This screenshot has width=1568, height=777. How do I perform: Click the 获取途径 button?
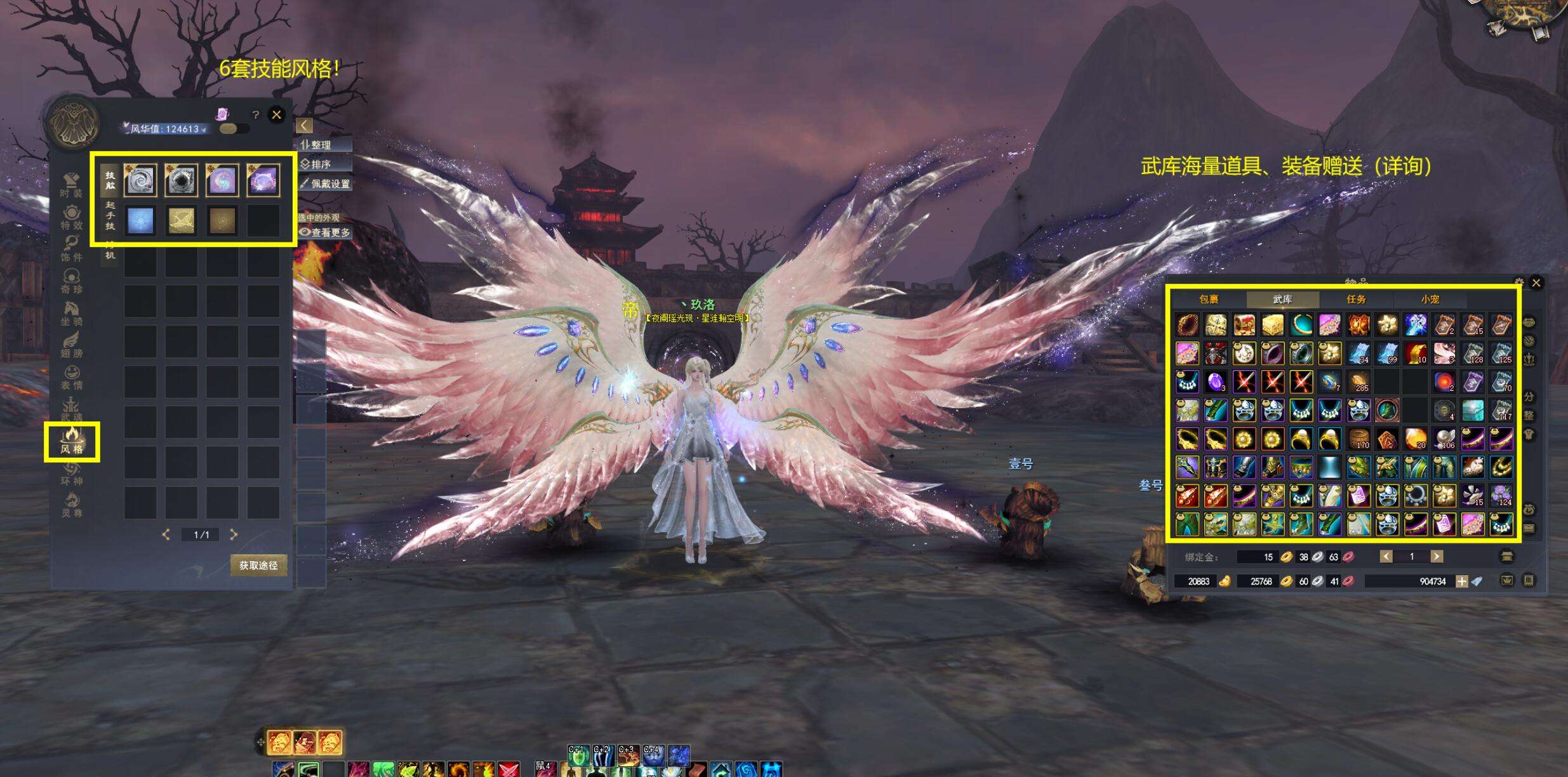258,565
